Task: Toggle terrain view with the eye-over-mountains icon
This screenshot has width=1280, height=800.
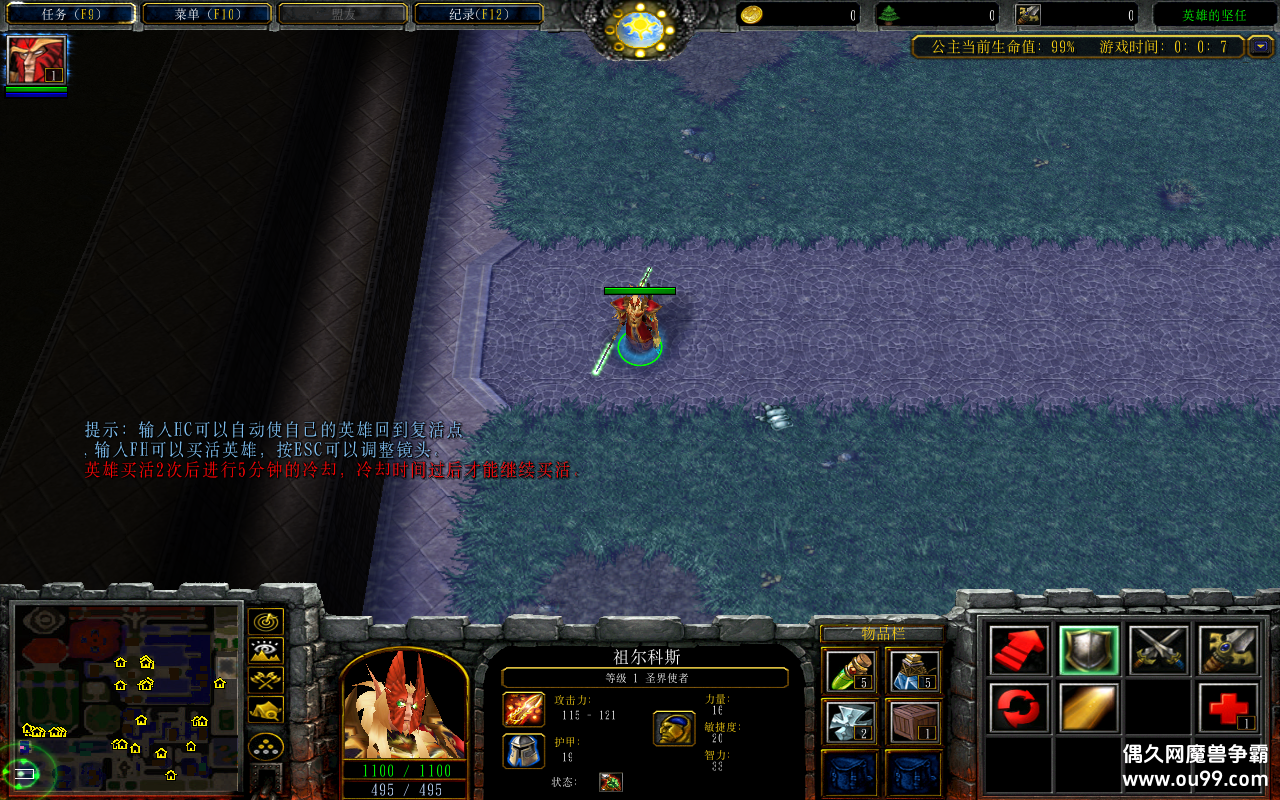Action: (265, 650)
